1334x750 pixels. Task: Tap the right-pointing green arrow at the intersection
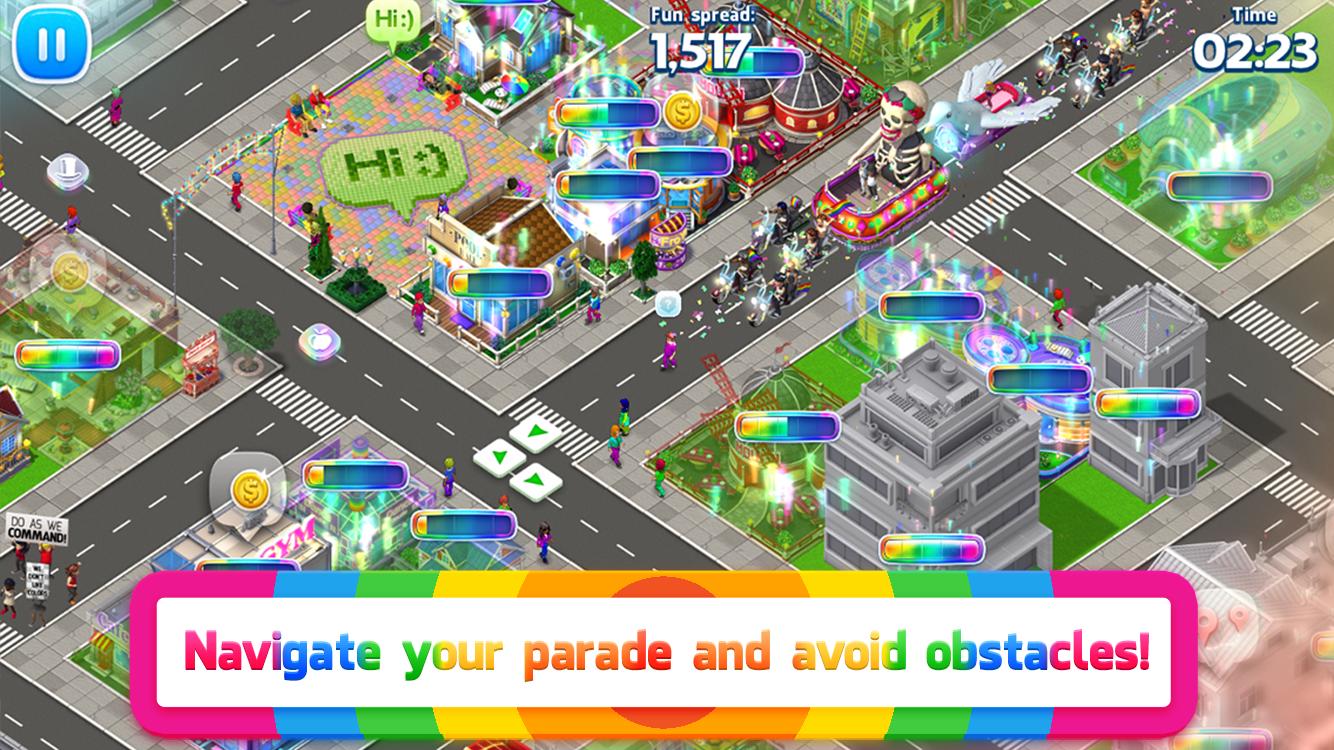click(x=535, y=430)
